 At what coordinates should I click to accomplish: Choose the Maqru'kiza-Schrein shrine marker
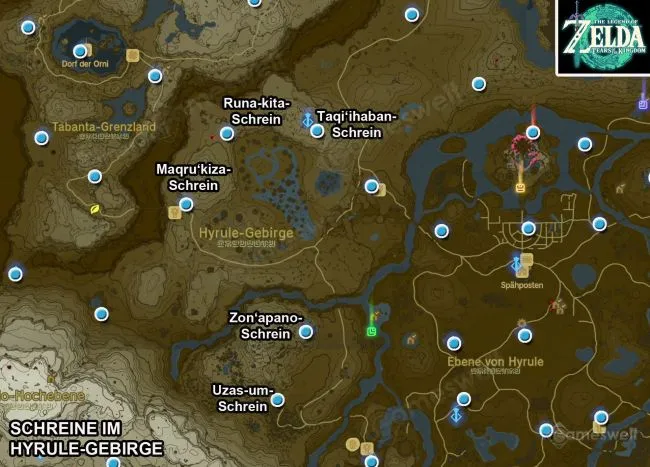coord(186,204)
